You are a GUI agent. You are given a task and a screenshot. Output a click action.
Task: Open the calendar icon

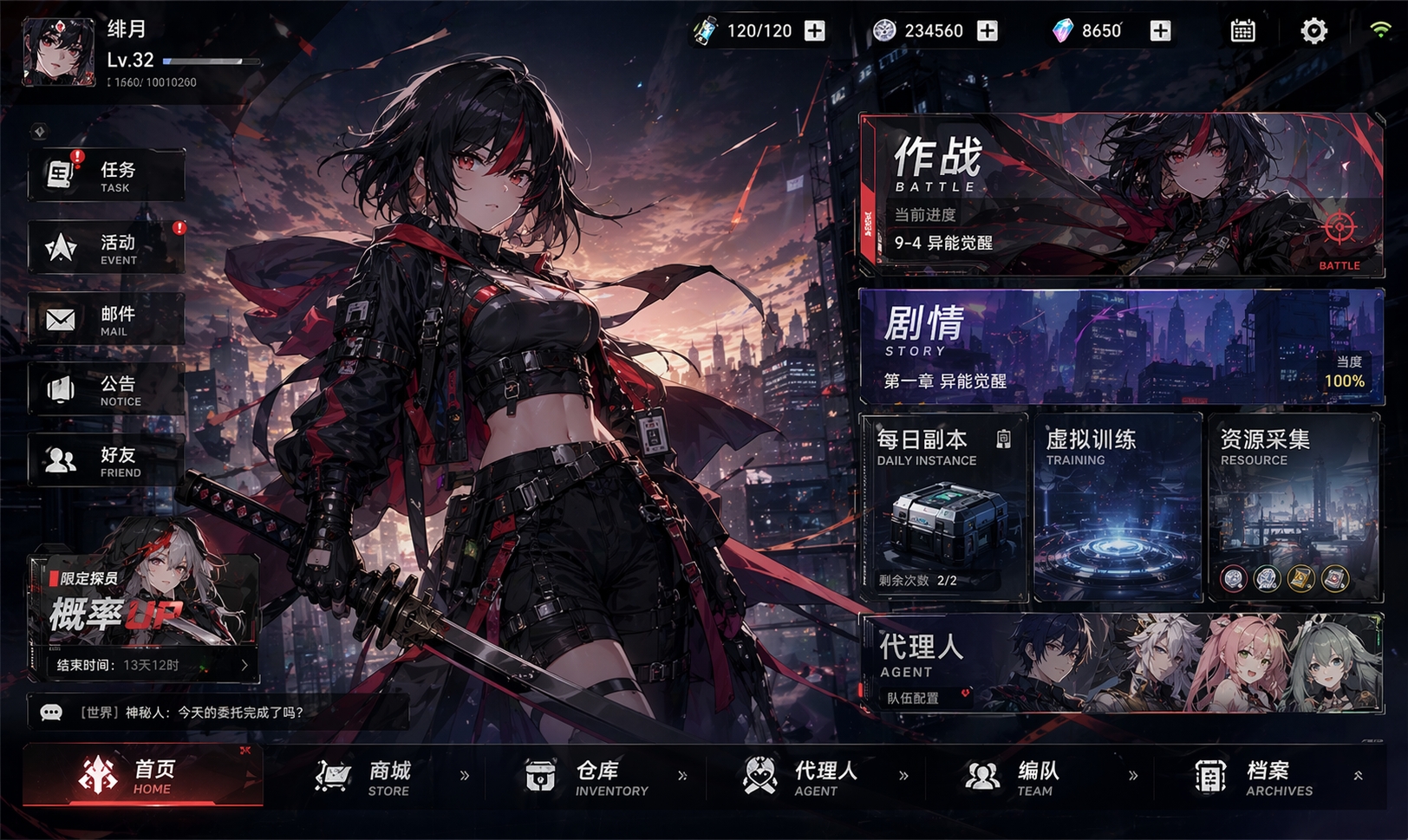(1242, 31)
